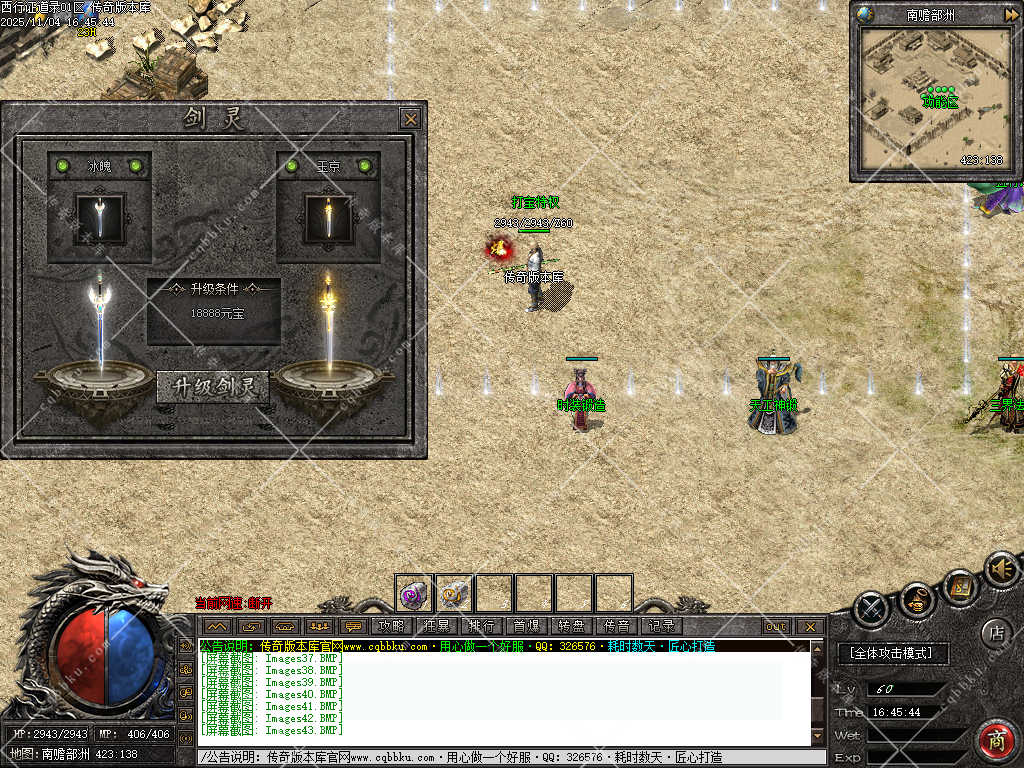View the 记录 records tab
Screen dimensions: 1024x768
click(x=661, y=626)
